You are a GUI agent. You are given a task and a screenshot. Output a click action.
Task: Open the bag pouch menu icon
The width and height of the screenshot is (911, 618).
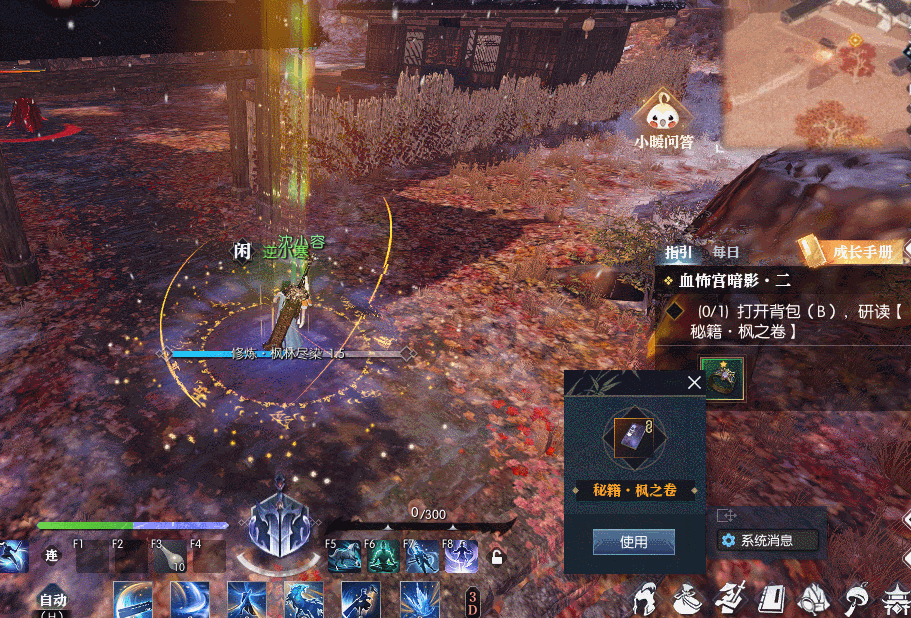coord(688,599)
